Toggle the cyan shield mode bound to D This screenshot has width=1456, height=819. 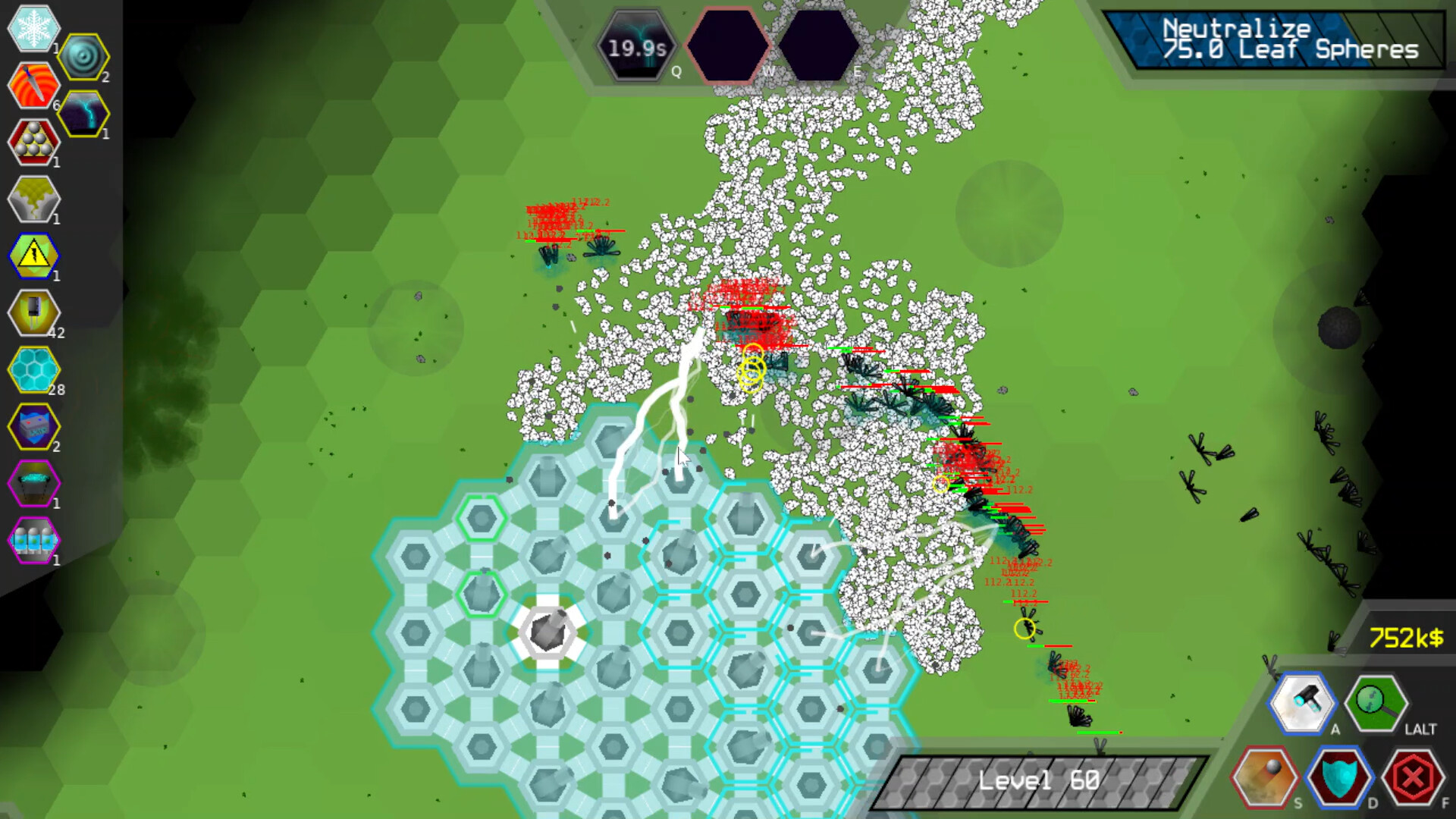(1341, 779)
